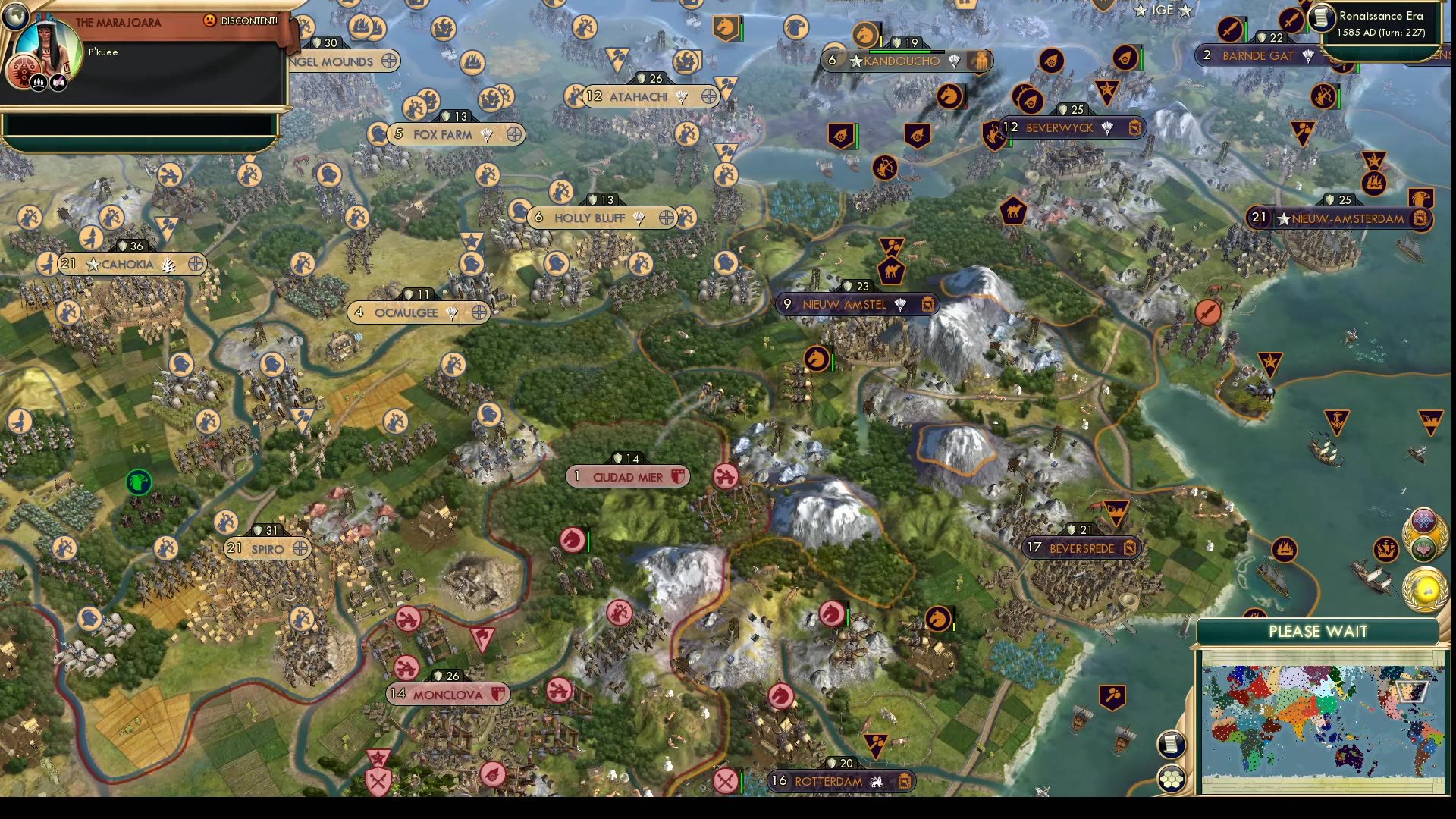Image resolution: width=1456 pixels, height=819 pixels.
Task: Click the purple quill icon beside the crown
Action: (x=58, y=83)
